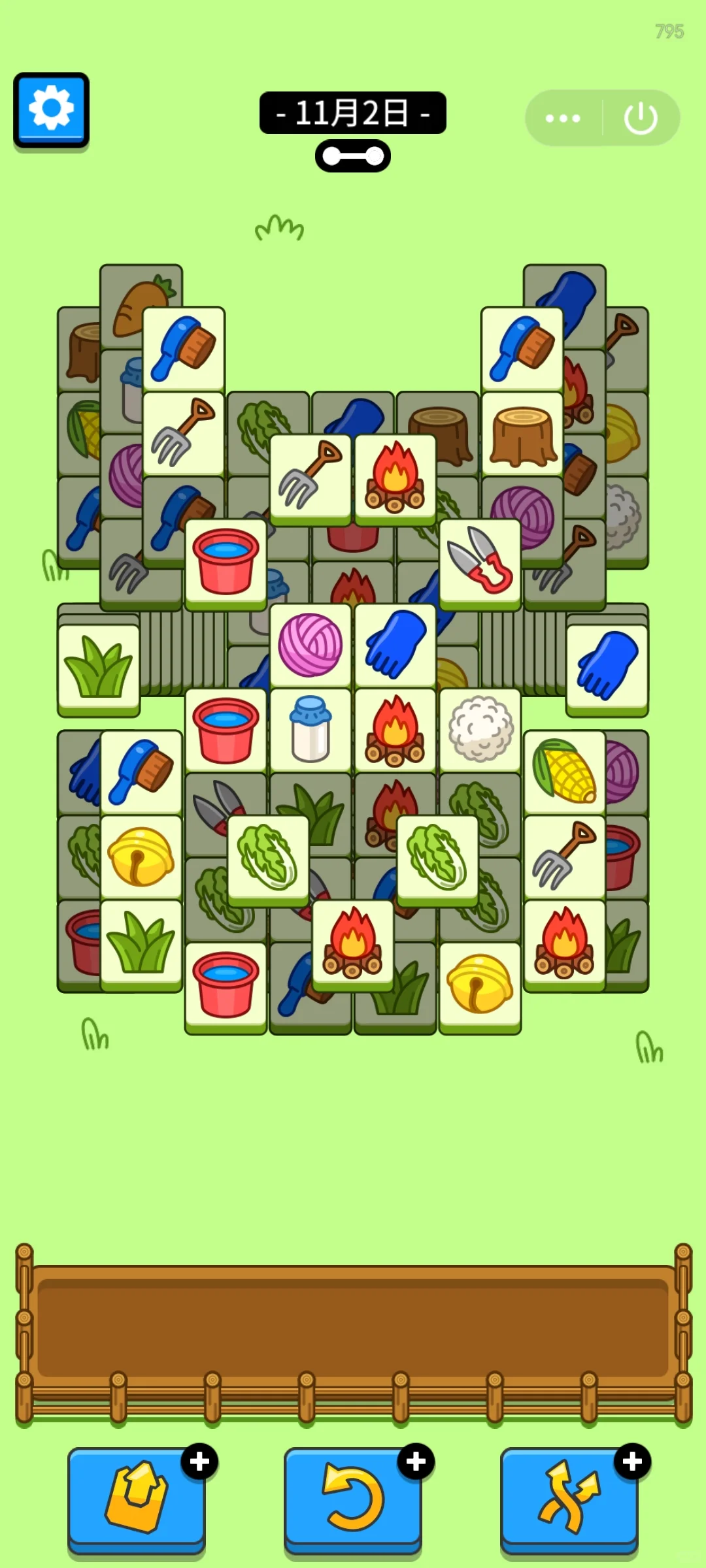
Task: Use the shuffle tiles booster
Action: [569, 1496]
